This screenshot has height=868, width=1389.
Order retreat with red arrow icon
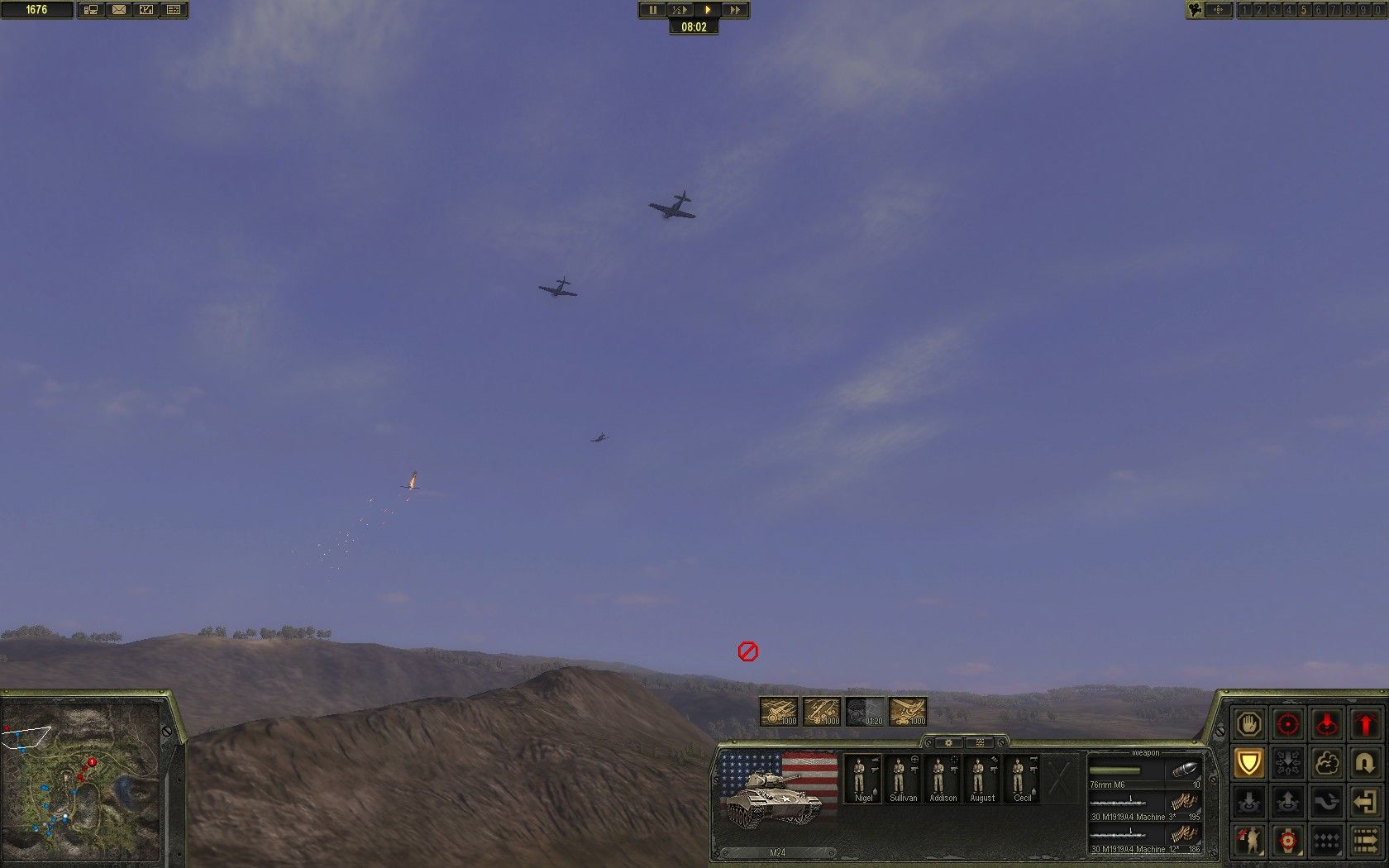pos(1364,724)
